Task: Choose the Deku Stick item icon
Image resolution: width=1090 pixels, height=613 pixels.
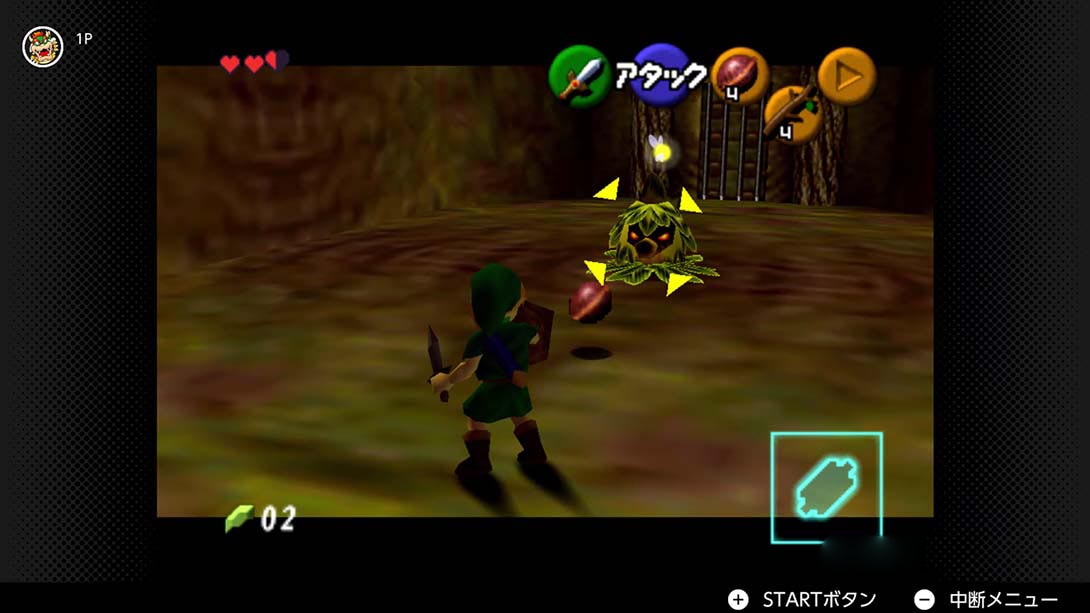Action: 791,110
